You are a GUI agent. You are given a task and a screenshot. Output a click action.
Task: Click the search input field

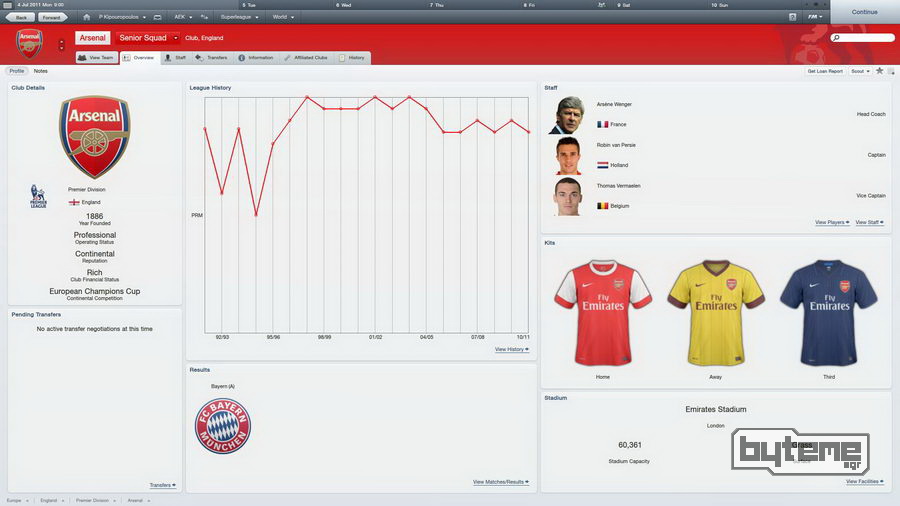(x=864, y=38)
